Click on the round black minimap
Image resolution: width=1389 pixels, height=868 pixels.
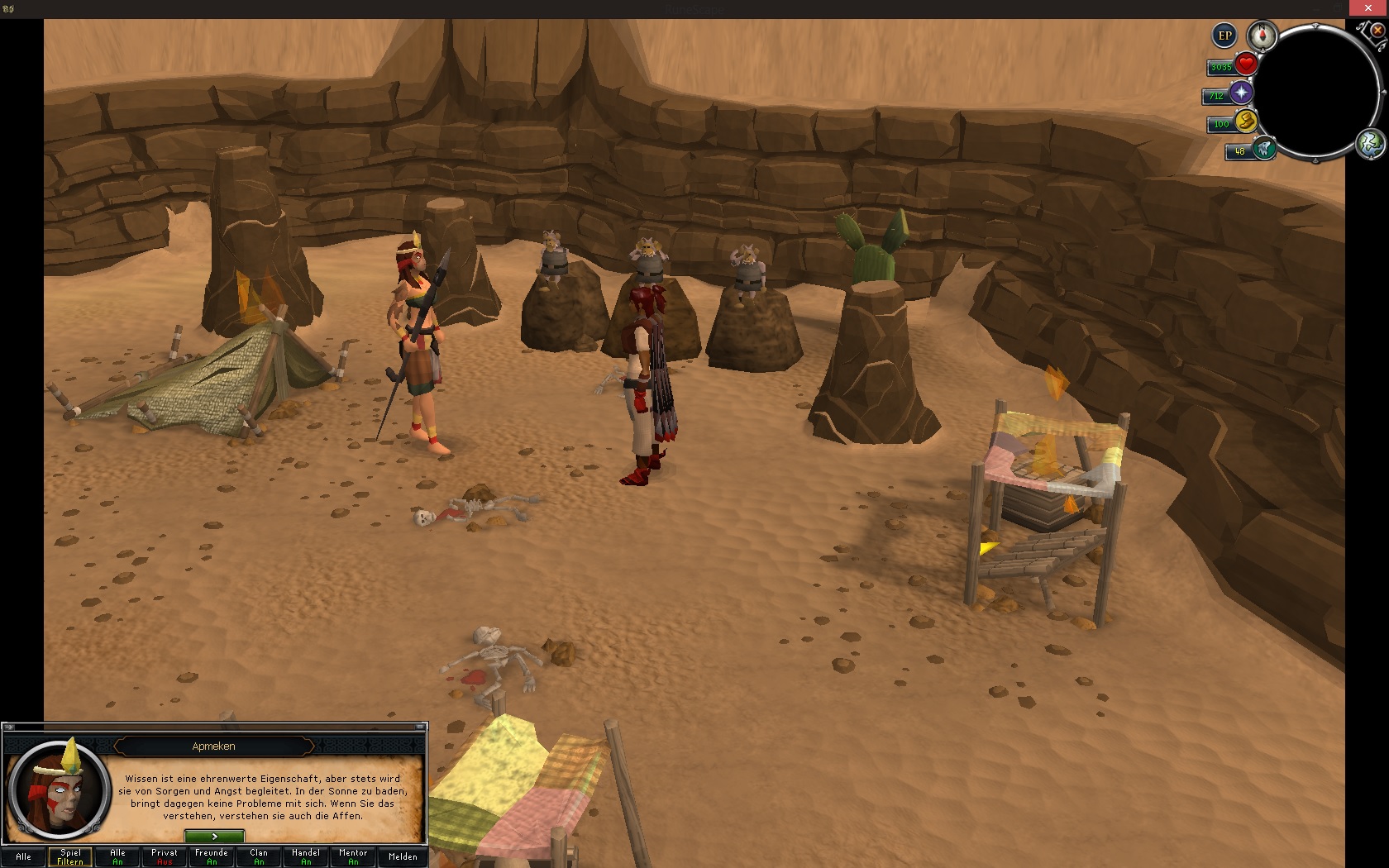click(1319, 91)
